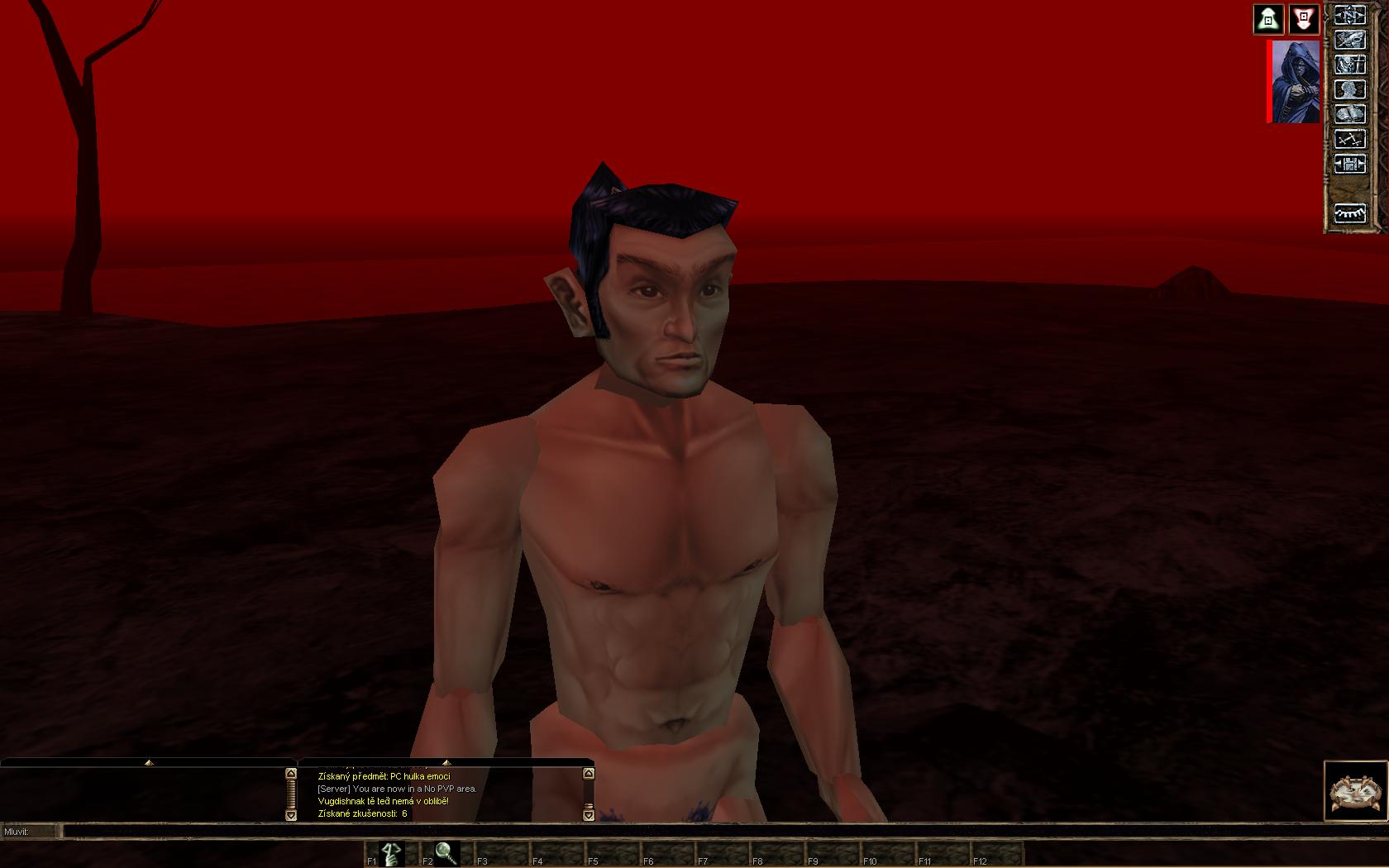Click the head silhouette panel button
The height and width of the screenshot is (868, 1389).
coord(1349,89)
